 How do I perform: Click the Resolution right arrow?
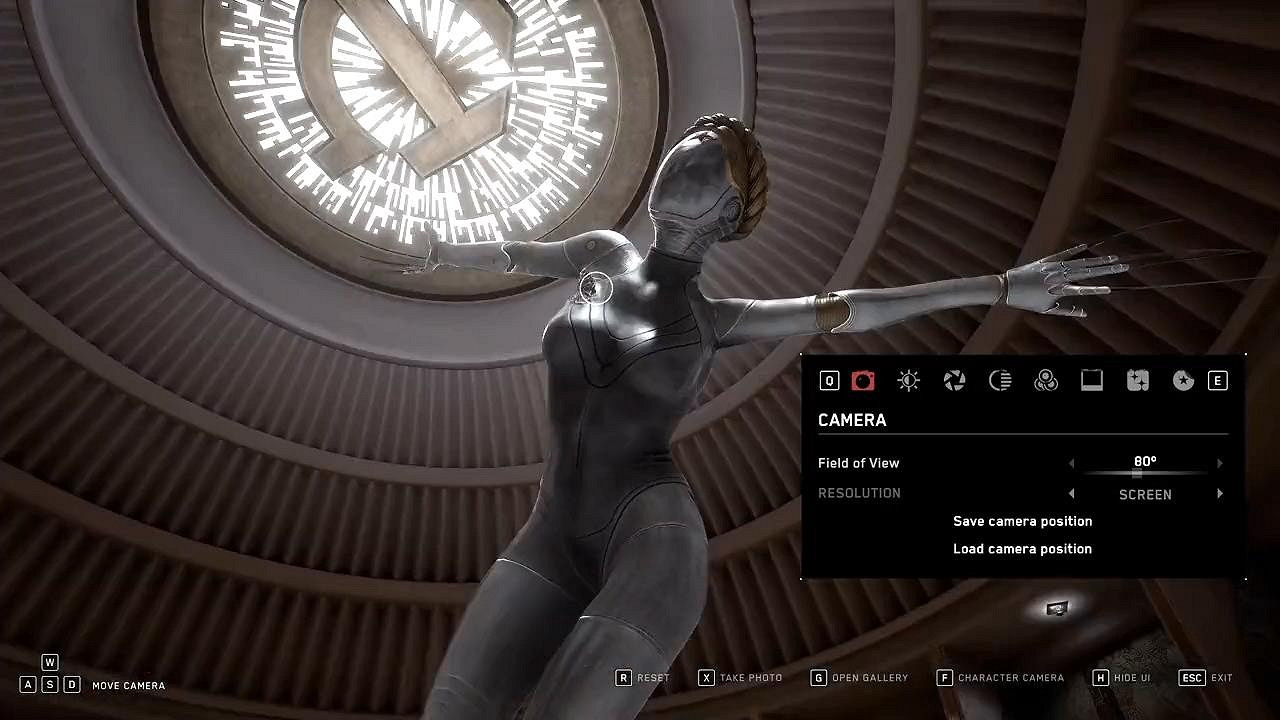1220,494
